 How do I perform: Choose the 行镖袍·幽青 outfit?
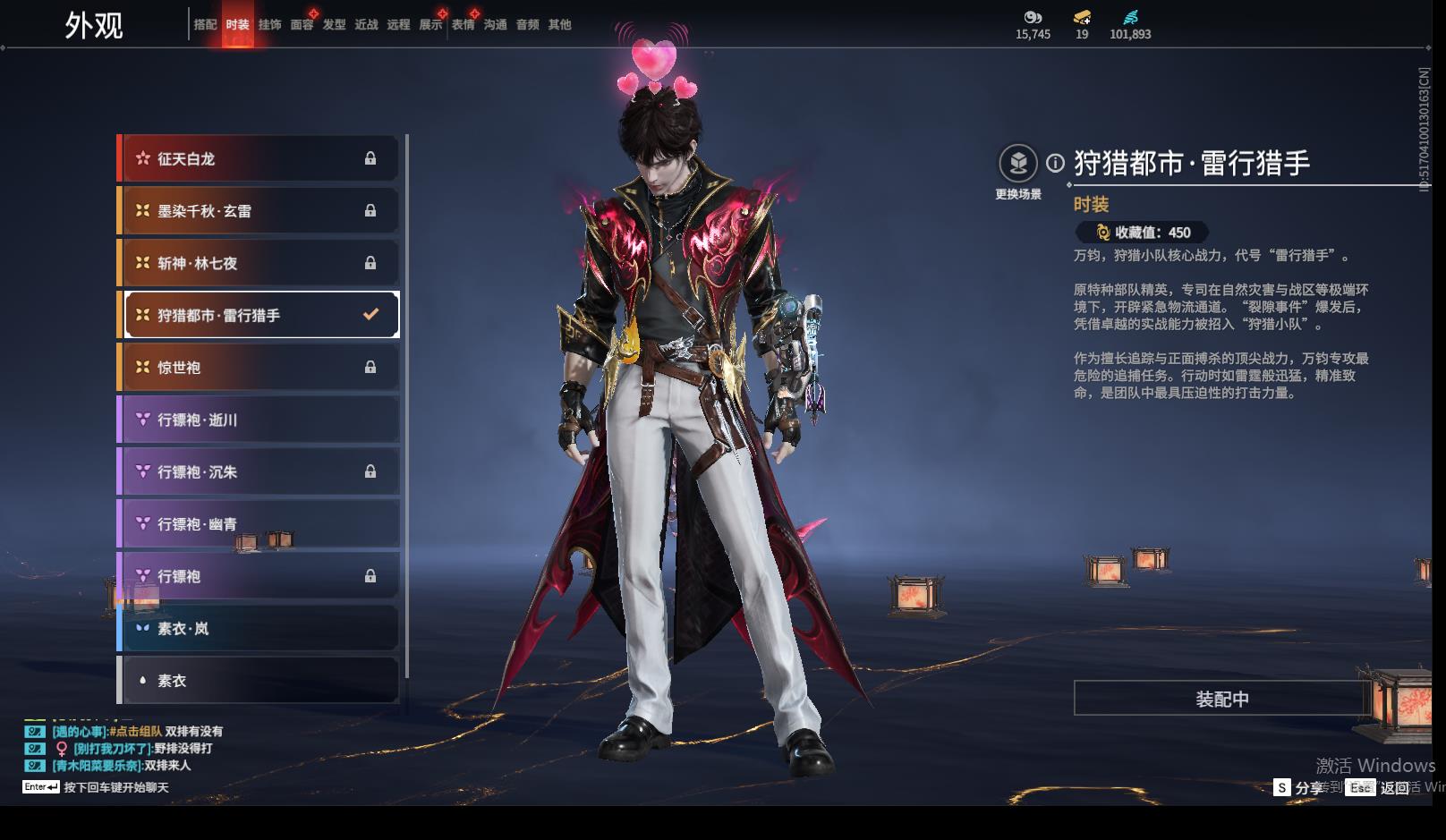pos(259,524)
